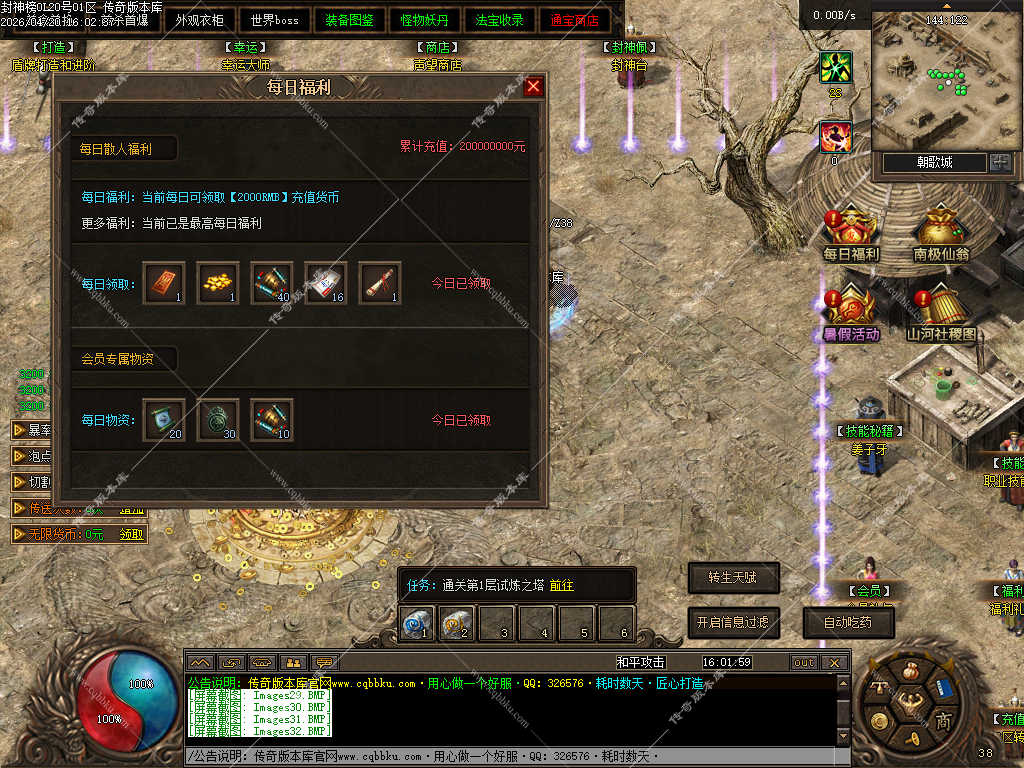The image size is (1024, 768).
Task: Toggle the 开启信息过滤 message filter
Action: click(x=733, y=622)
